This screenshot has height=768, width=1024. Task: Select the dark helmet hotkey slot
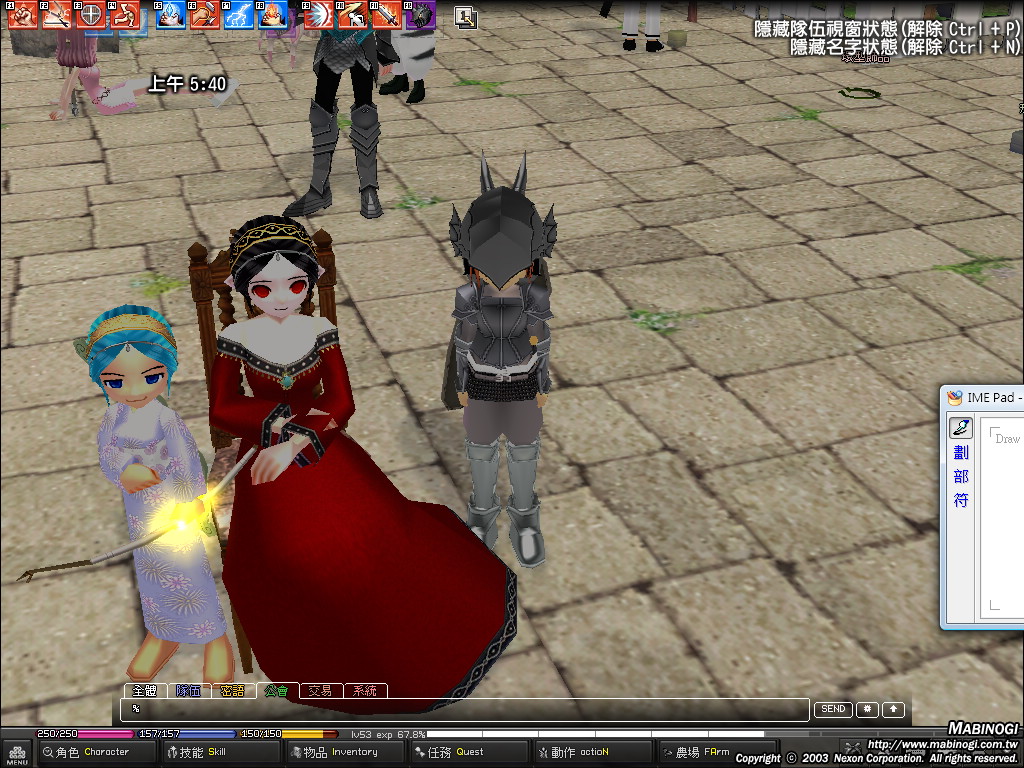point(420,14)
